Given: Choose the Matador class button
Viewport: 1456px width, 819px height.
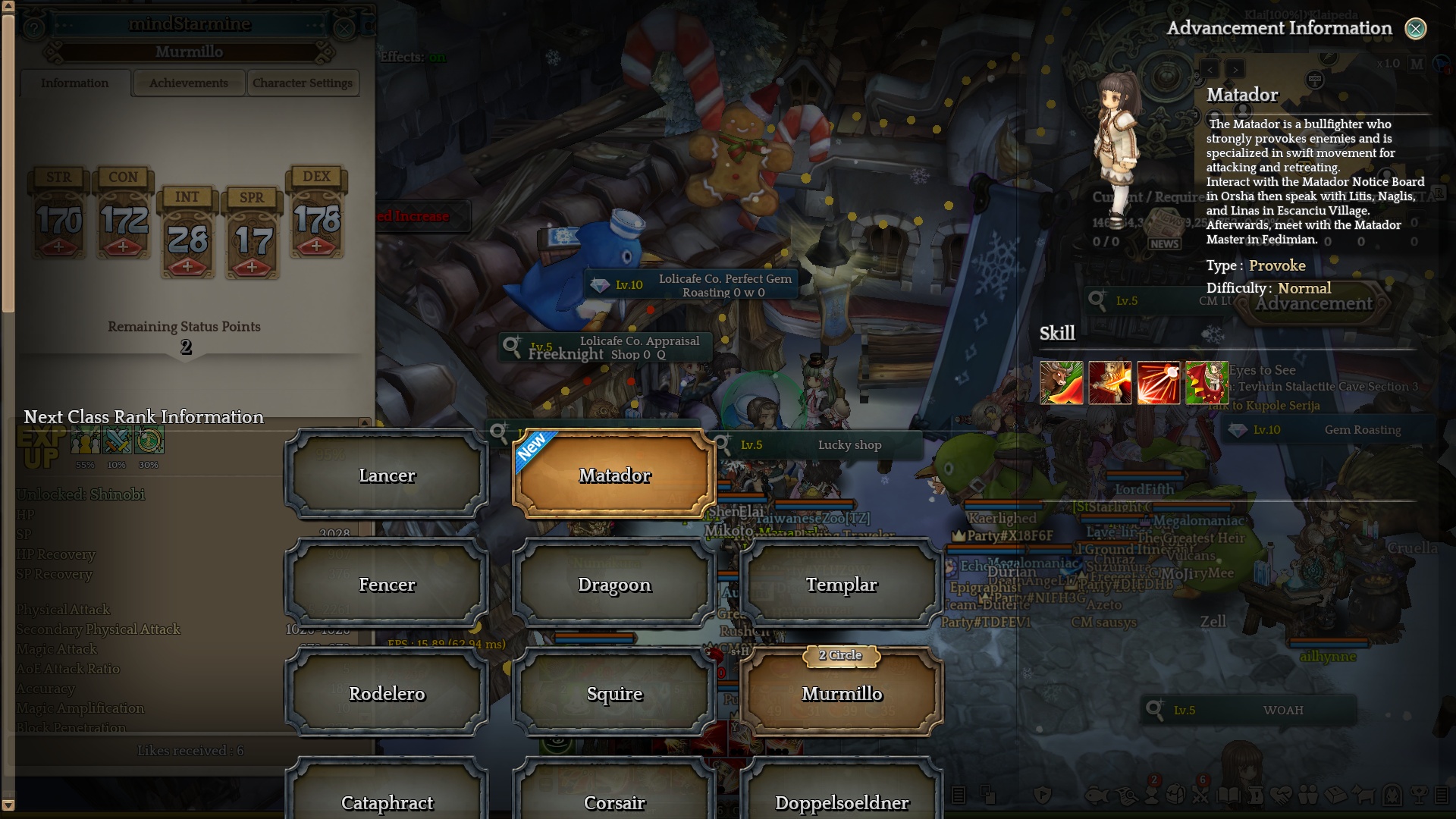Looking at the screenshot, I should point(614,475).
